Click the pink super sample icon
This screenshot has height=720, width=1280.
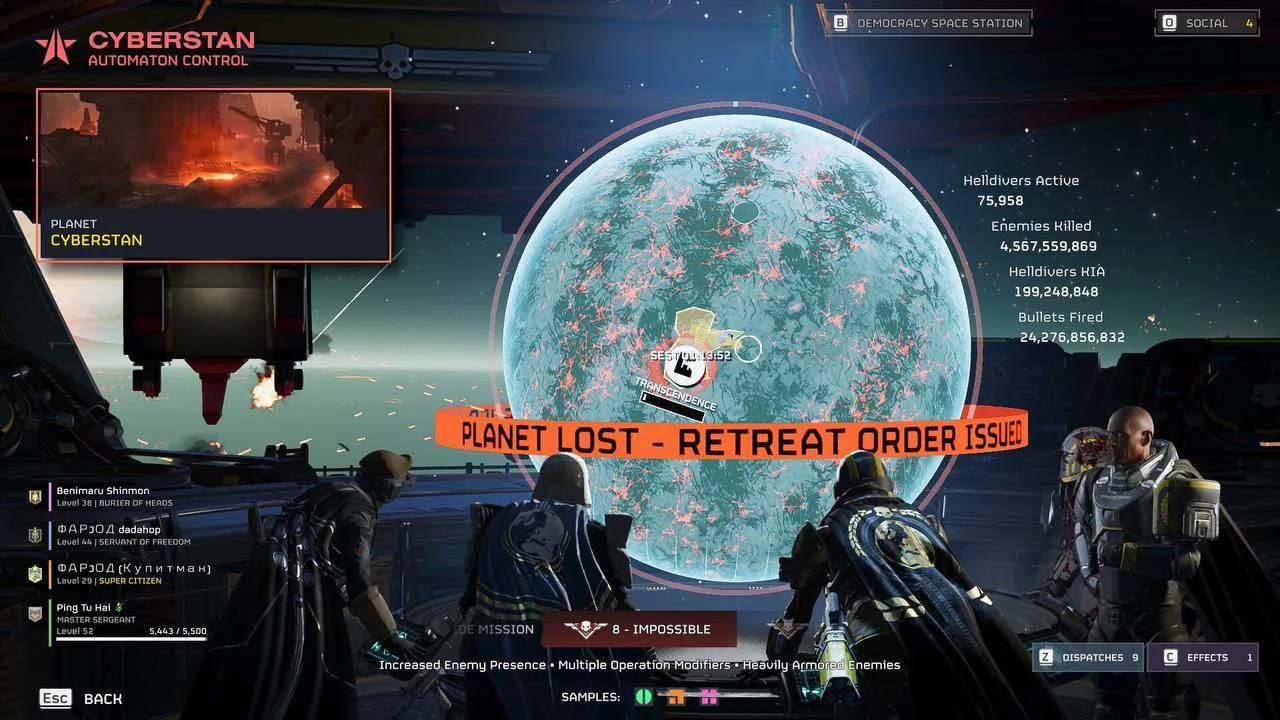pyautogui.click(x=709, y=697)
